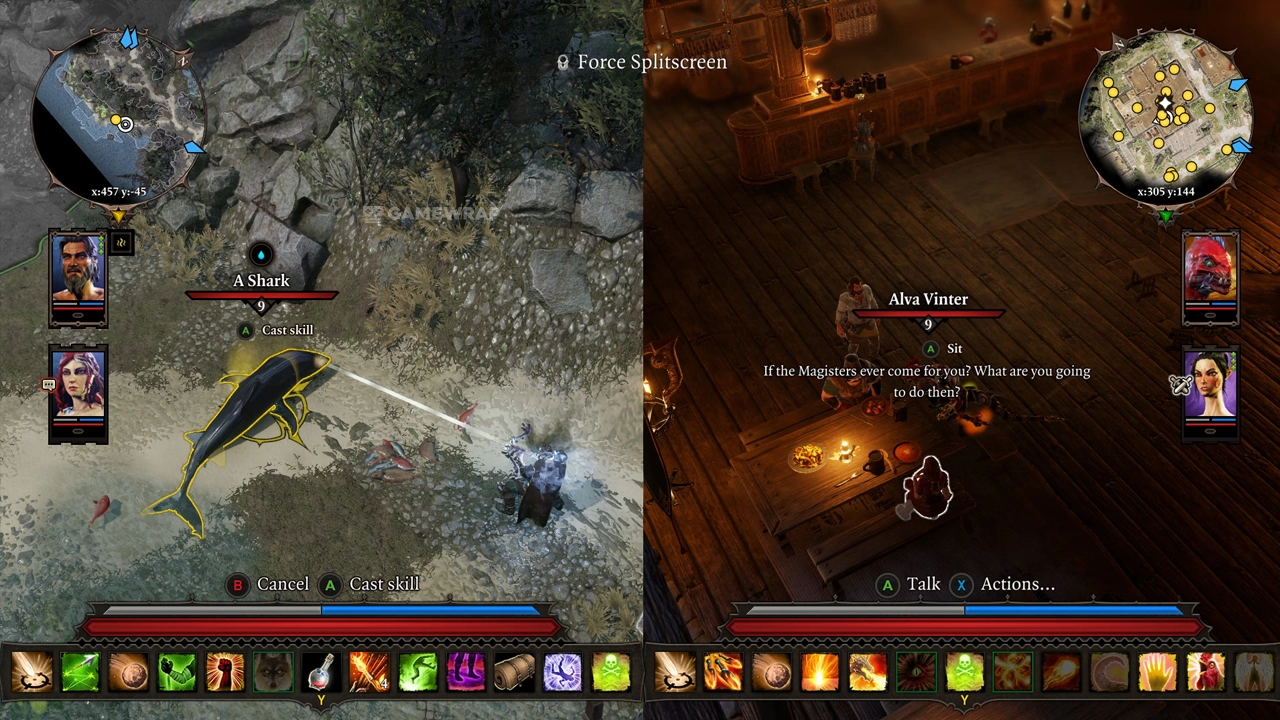Select the flaming arrow slot with count 4
This screenshot has height=720, width=1280.
pyautogui.click(x=369, y=672)
